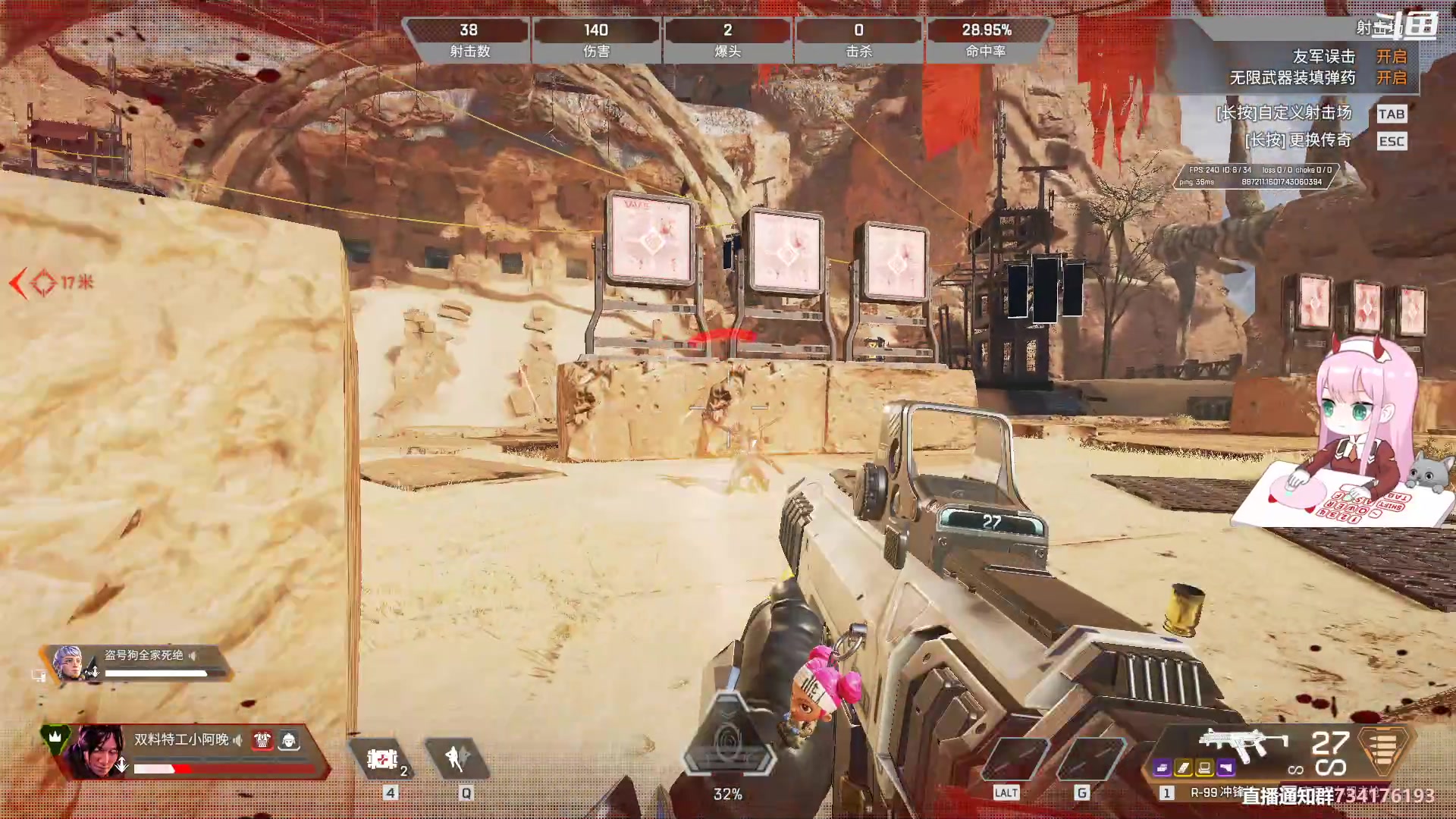Screen dimensions: 1456x819
Task: Click the light ammo type hexagon icon
Action: (1384, 750)
